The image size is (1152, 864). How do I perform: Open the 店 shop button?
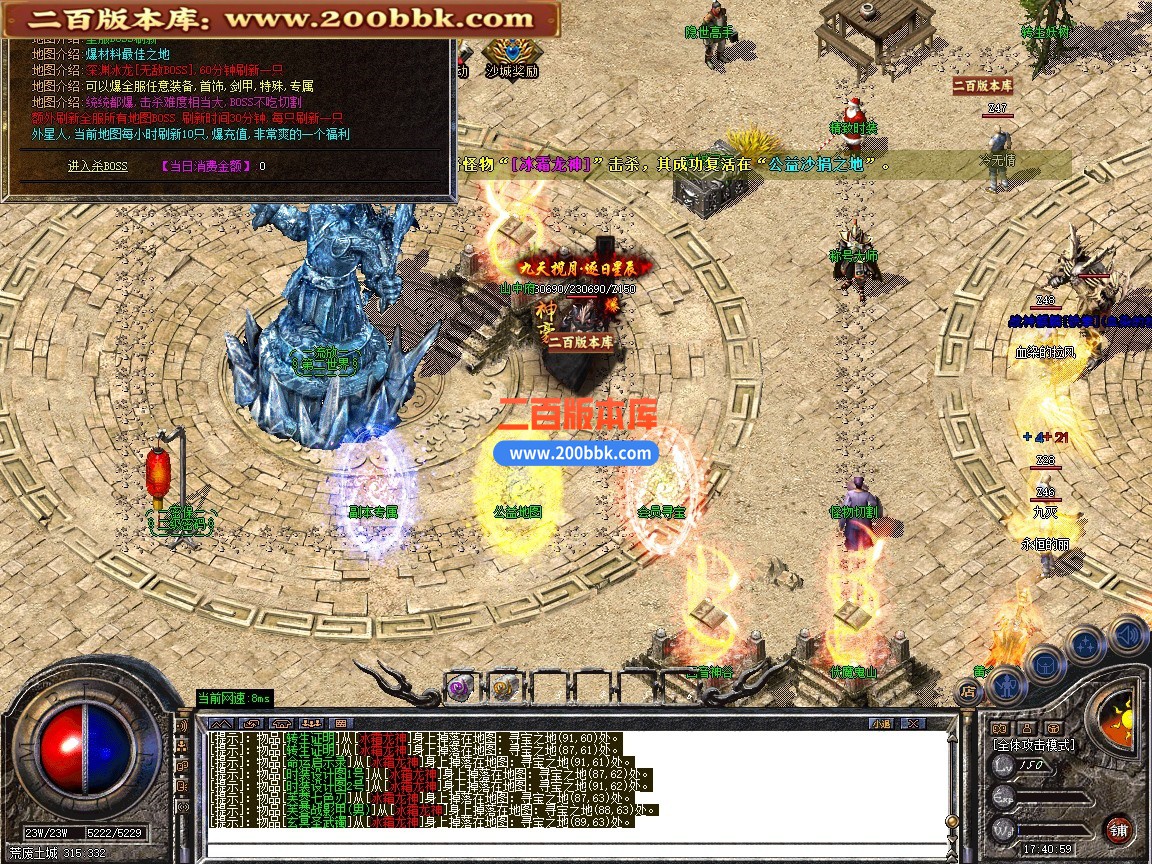click(x=968, y=690)
